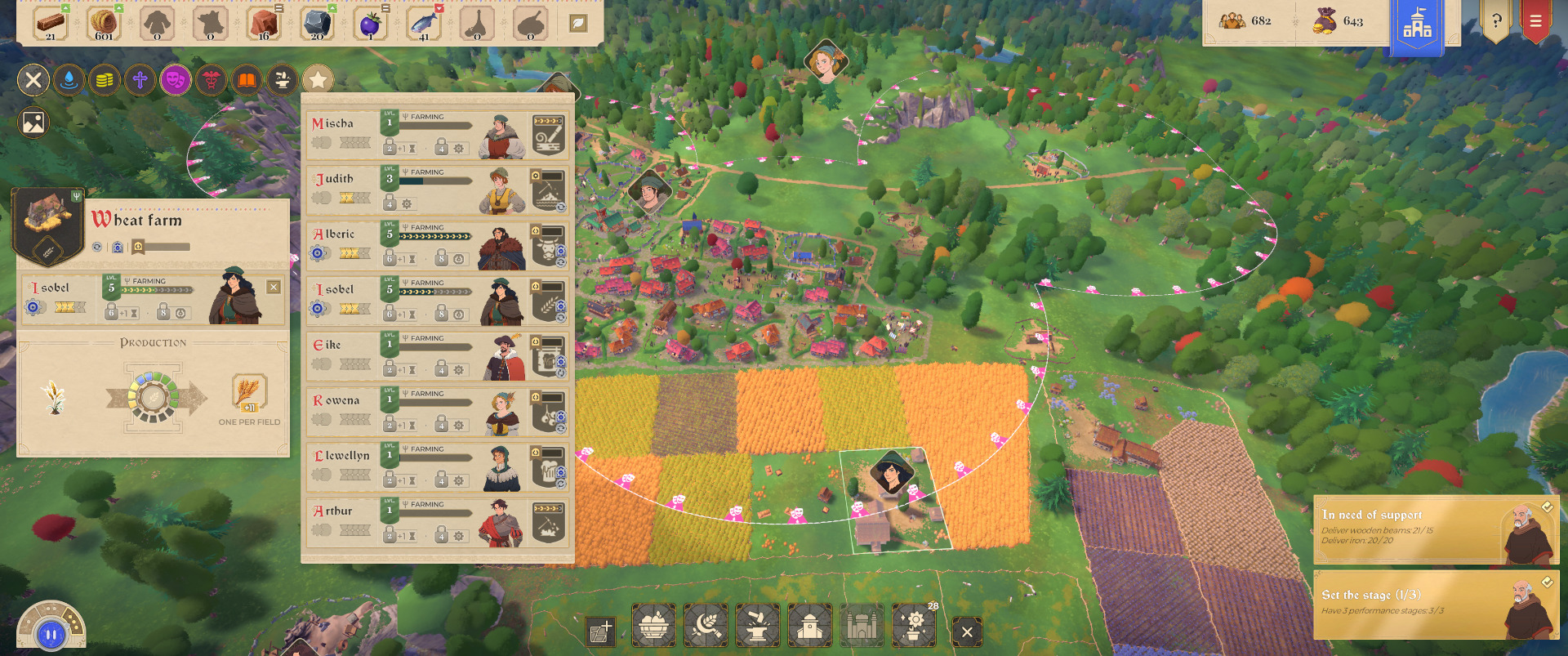Show the orange book education overlay
Screen dimensions: 1568x656
pyautogui.click(x=247, y=80)
